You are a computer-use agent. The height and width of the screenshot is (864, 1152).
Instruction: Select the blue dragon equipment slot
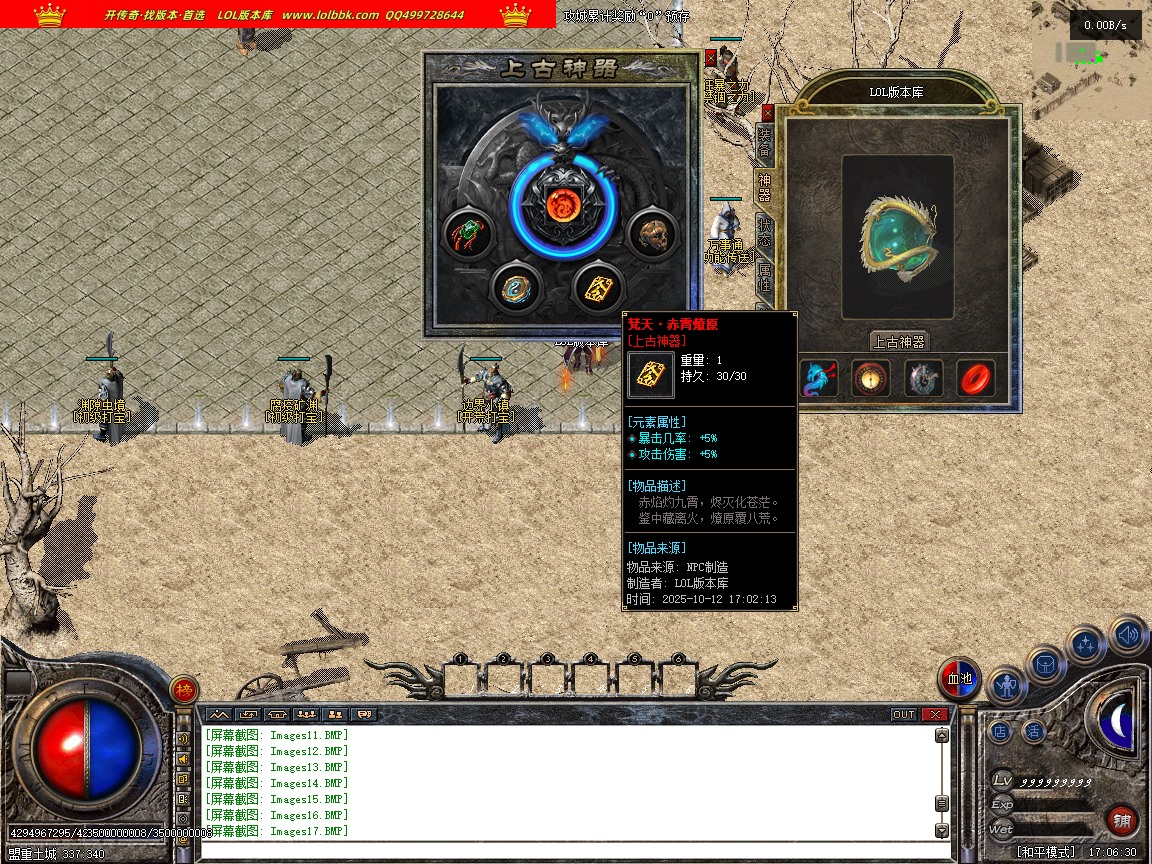pyautogui.click(x=819, y=379)
